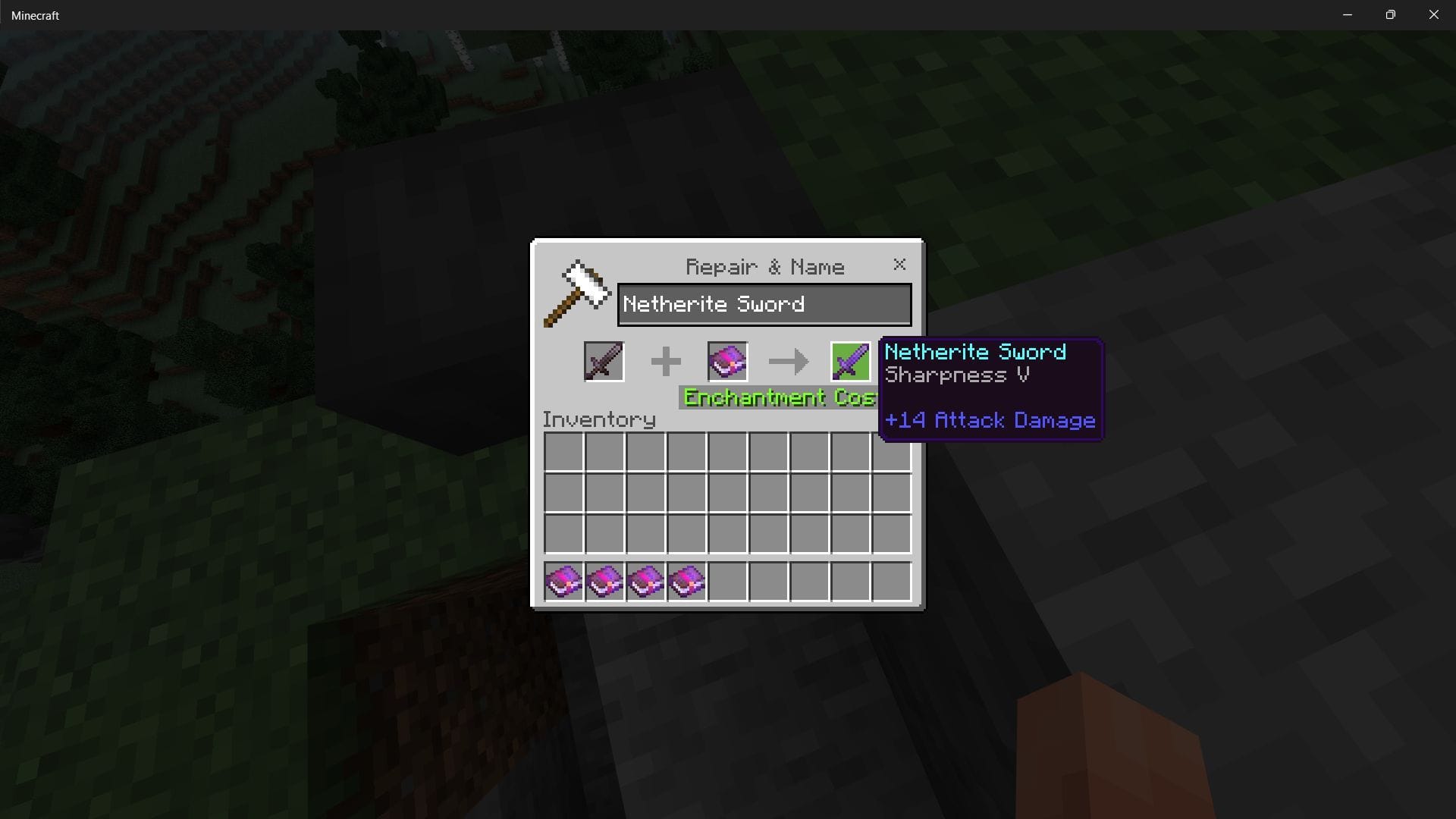Restore down the Minecraft window
The image size is (1456, 819).
pos(1390,14)
